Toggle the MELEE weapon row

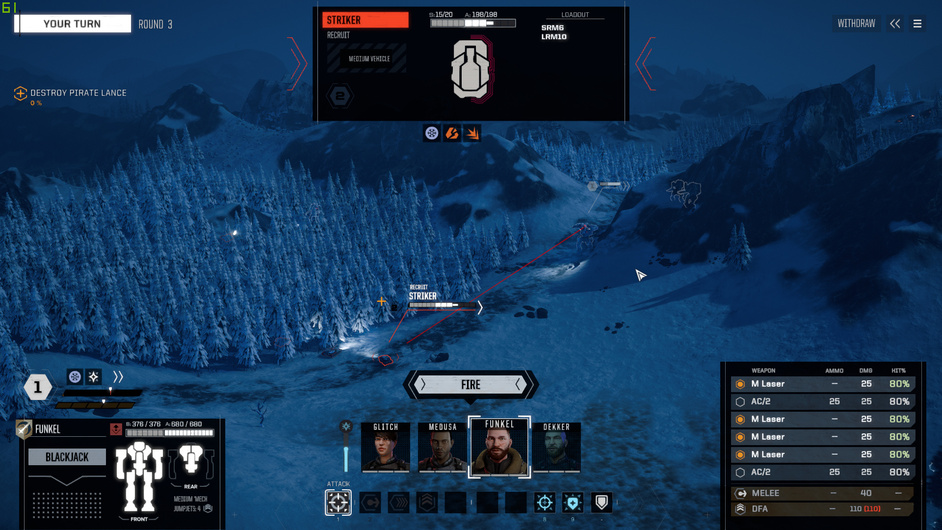click(x=820, y=493)
